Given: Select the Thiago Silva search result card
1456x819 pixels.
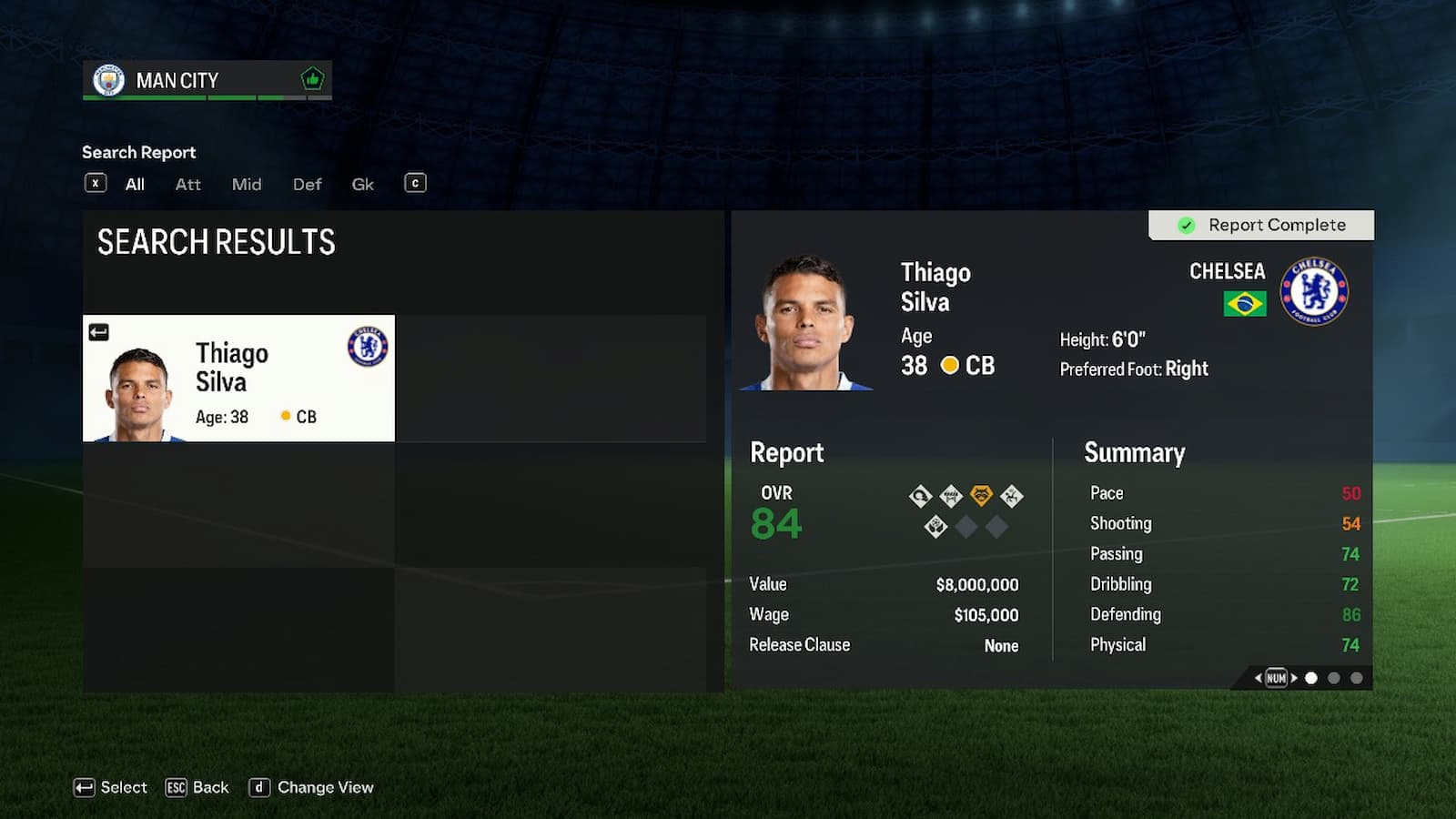Looking at the screenshot, I should pyautogui.click(x=238, y=378).
